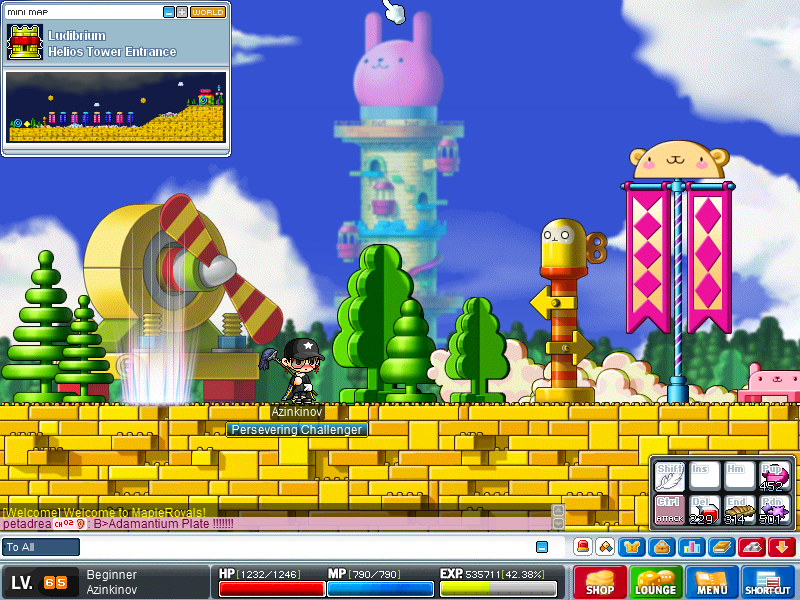Use the pink item in Pup slot
The image size is (800, 600).
(774, 476)
